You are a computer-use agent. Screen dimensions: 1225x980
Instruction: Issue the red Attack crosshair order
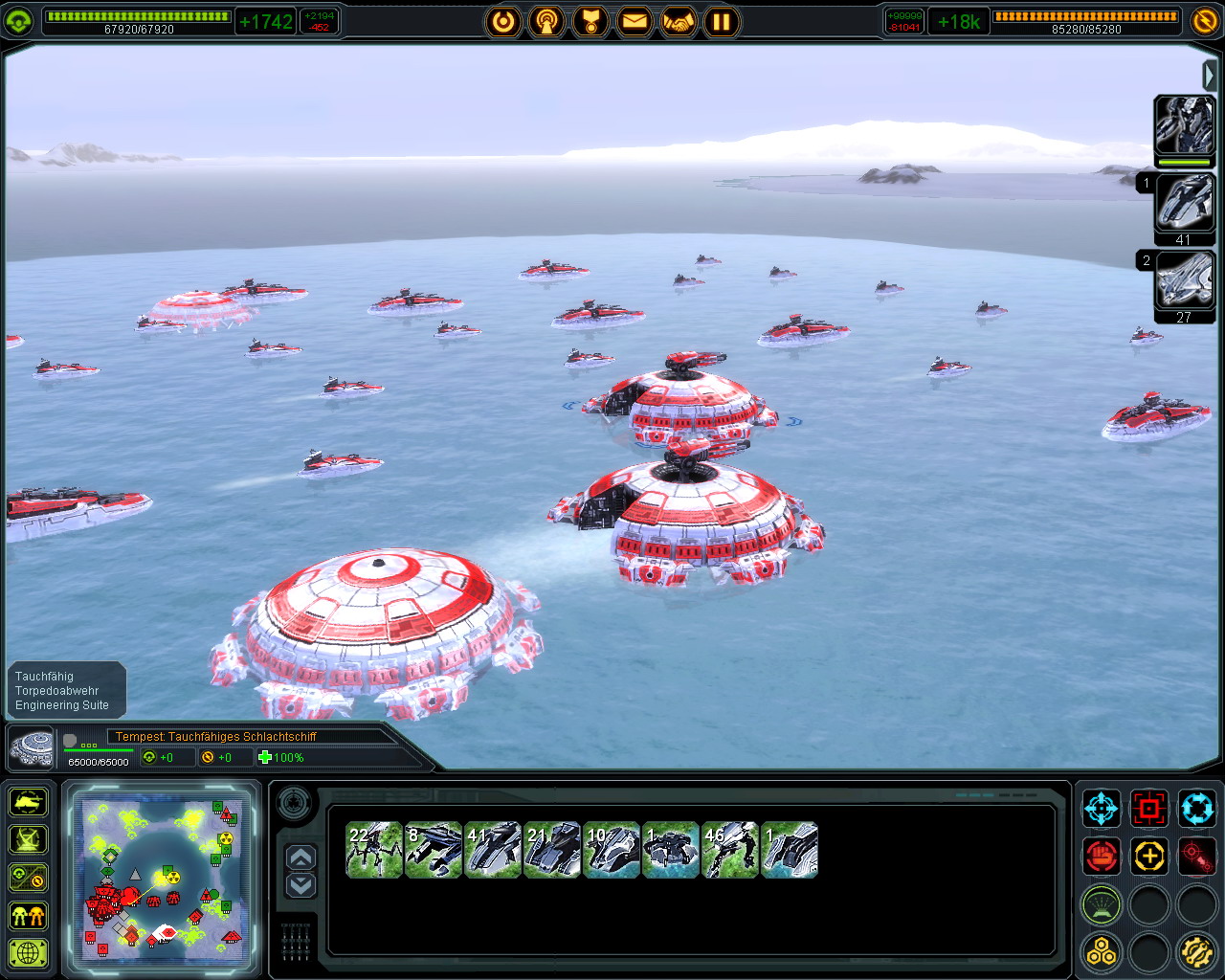pyautogui.click(x=1148, y=809)
